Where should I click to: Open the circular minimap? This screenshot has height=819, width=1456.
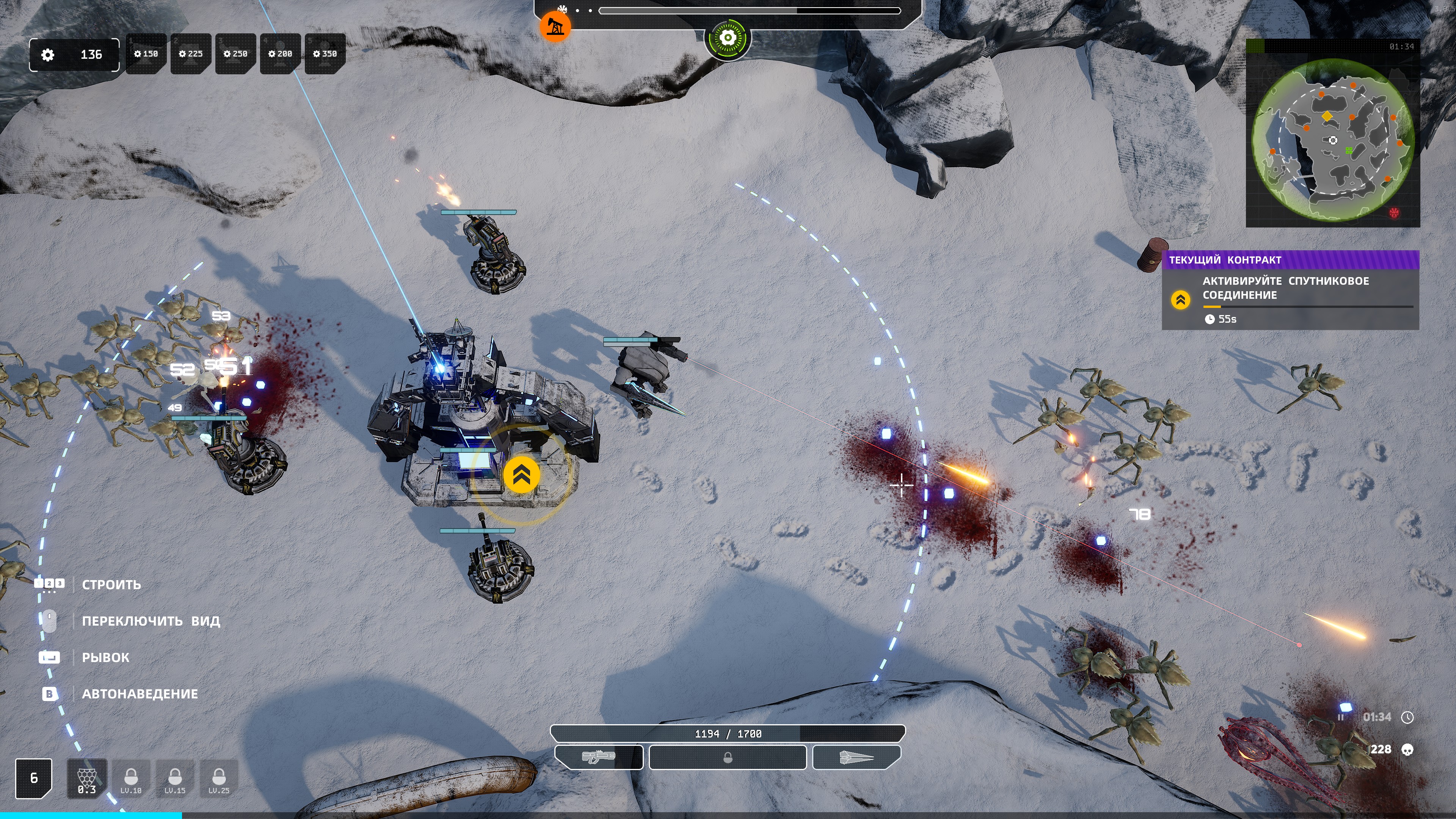coord(1333,140)
